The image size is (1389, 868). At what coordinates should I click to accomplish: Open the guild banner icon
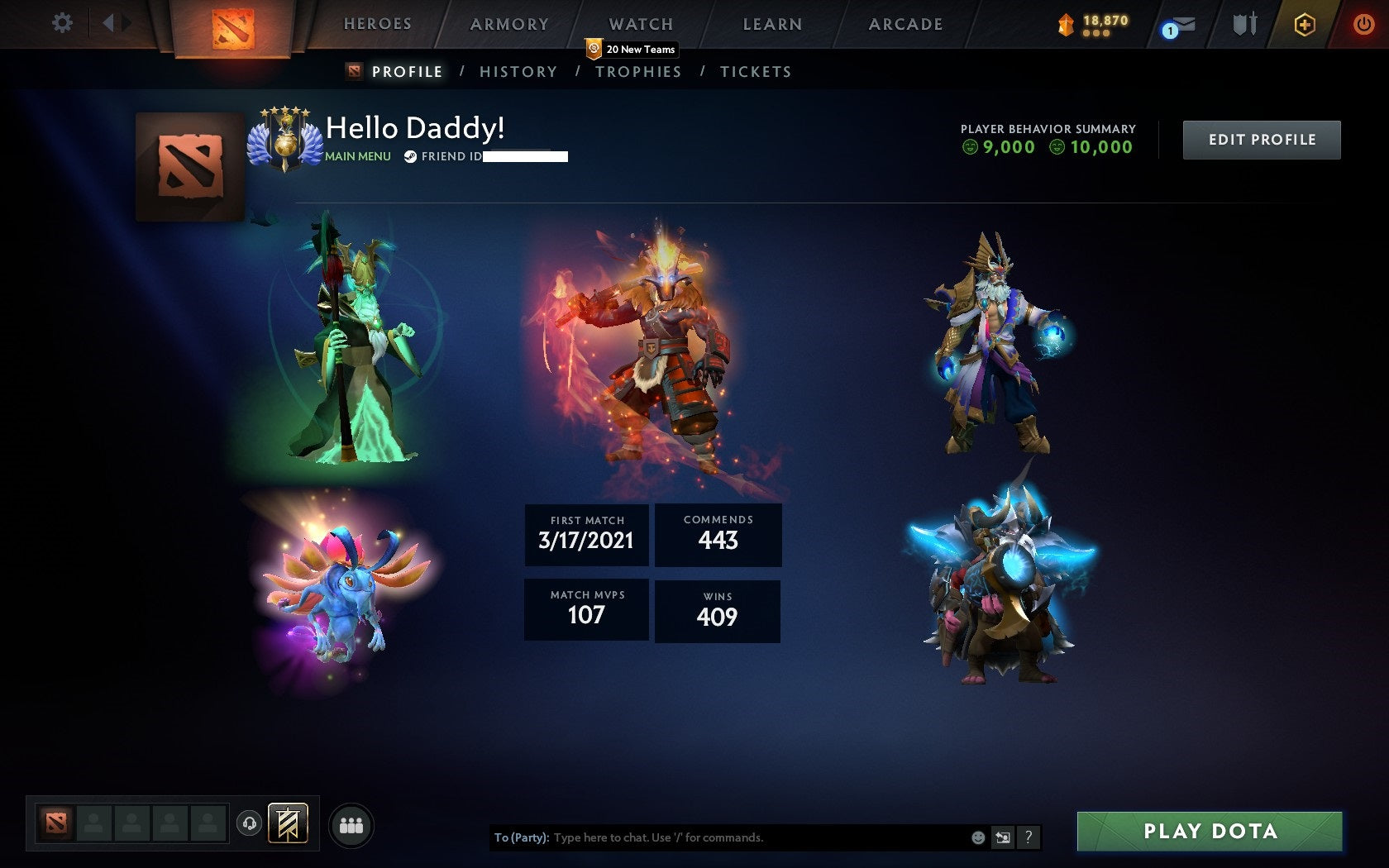point(288,824)
